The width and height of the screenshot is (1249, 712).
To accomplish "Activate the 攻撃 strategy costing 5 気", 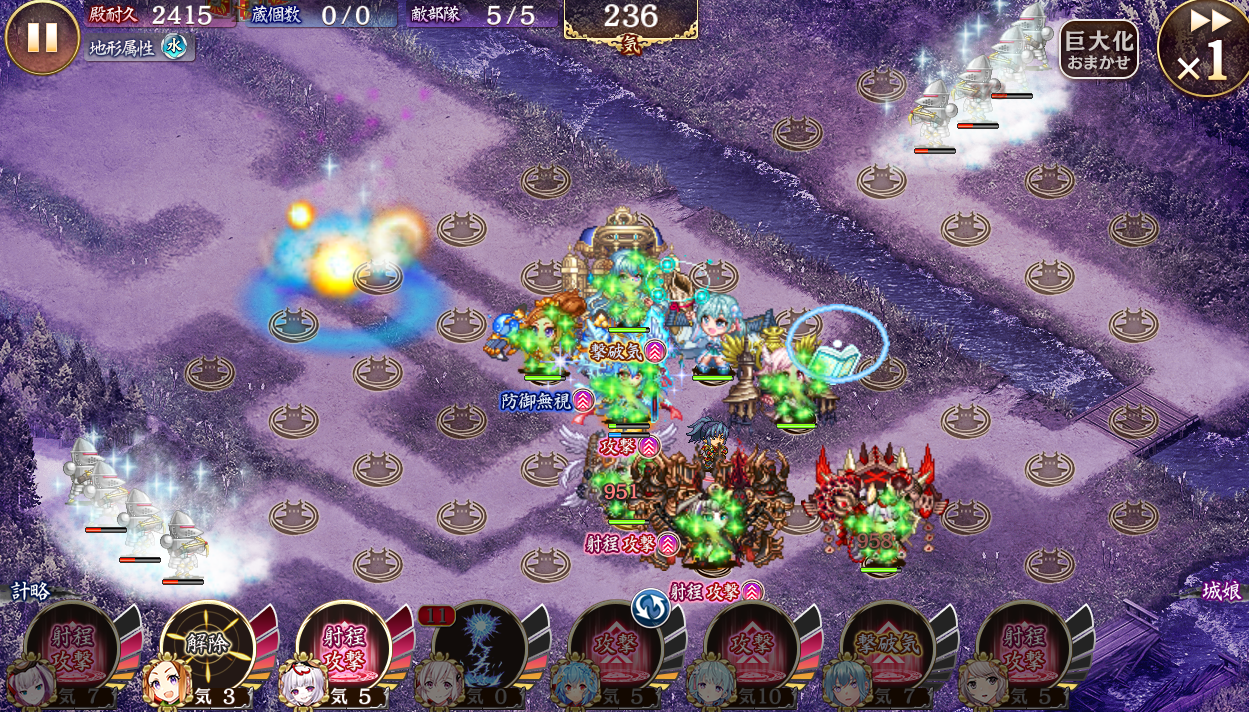I will (x=615, y=650).
